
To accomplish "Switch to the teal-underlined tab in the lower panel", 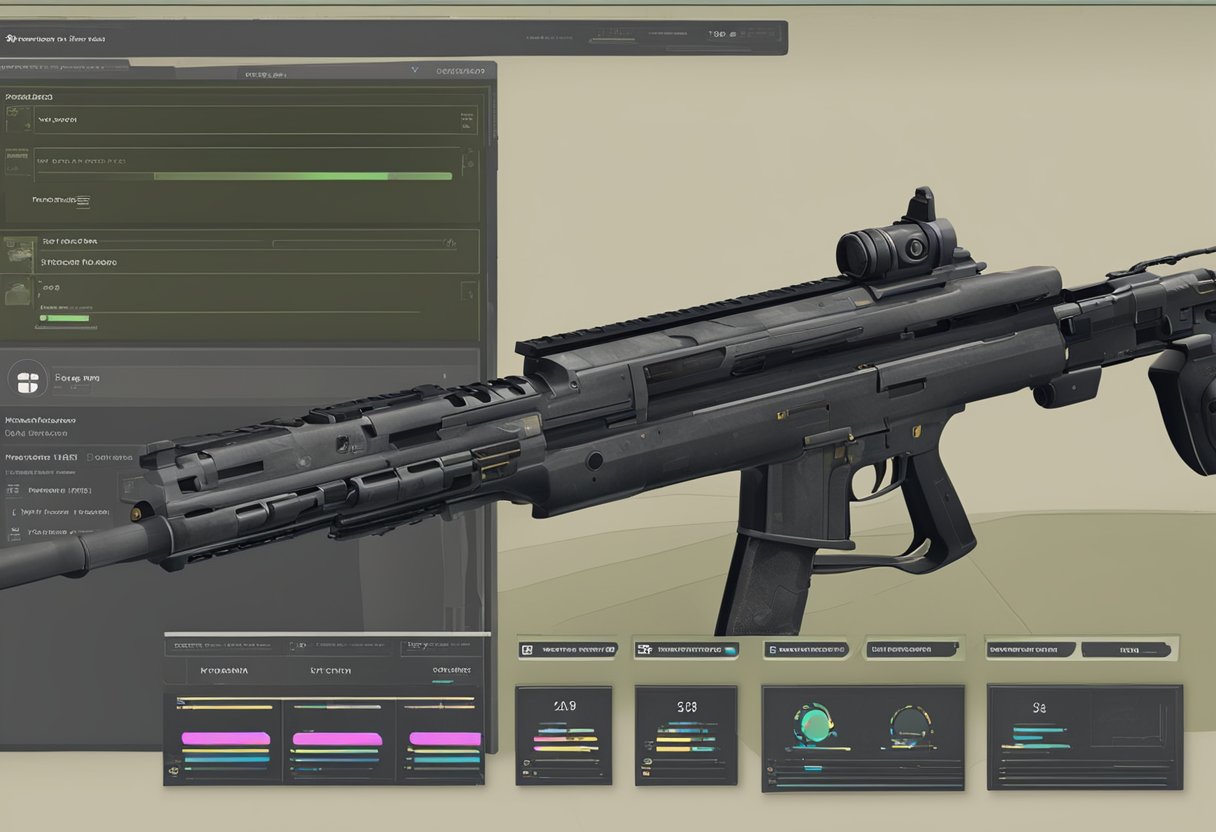I will (x=451, y=671).
